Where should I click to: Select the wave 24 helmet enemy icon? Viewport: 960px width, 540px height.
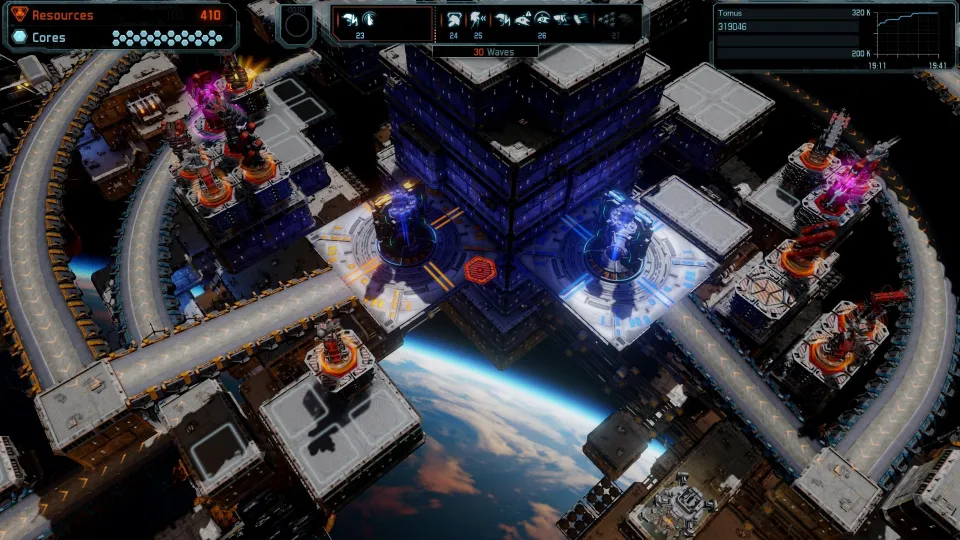click(453, 20)
